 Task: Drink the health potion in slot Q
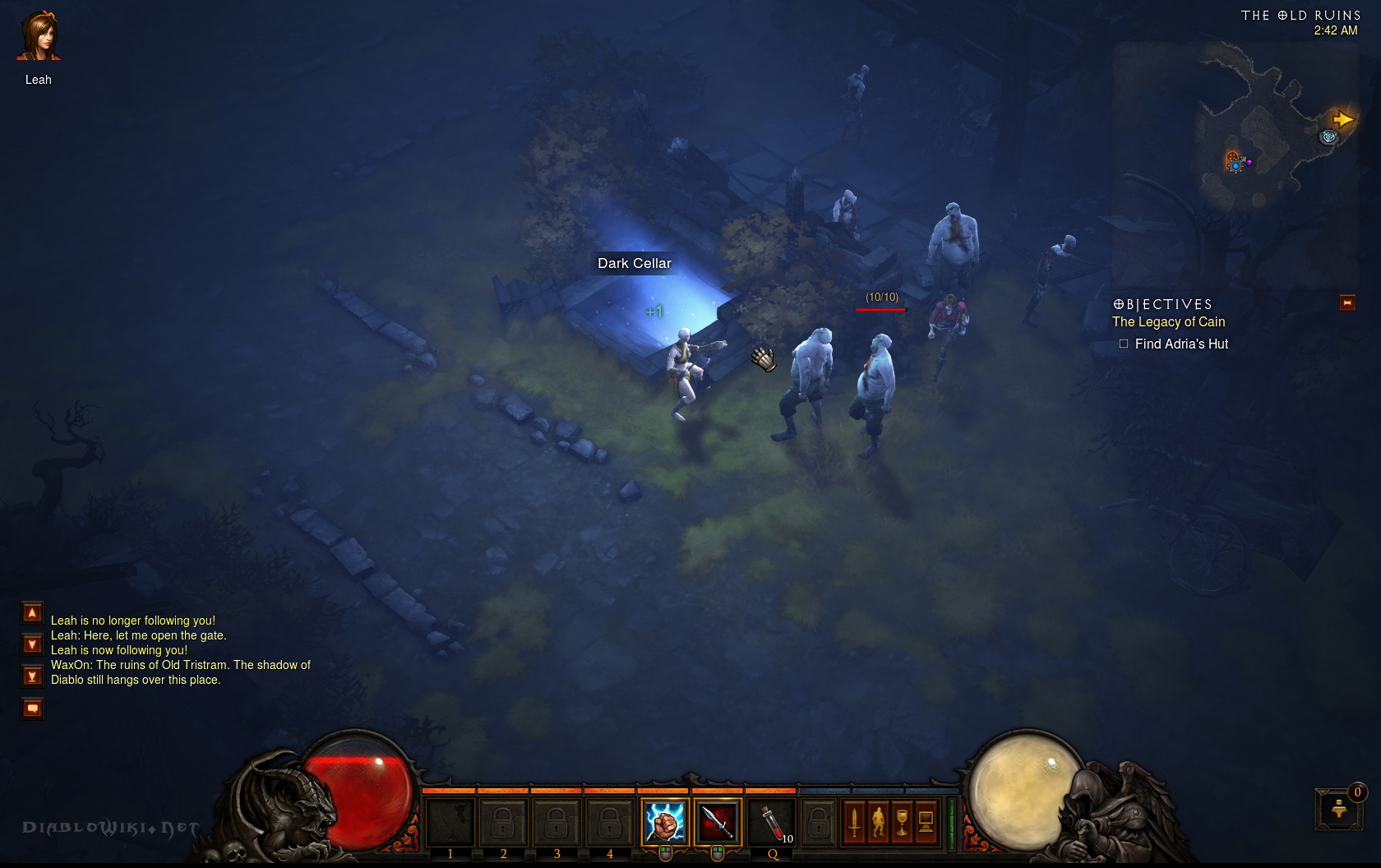pyautogui.click(x=771, y=821)
